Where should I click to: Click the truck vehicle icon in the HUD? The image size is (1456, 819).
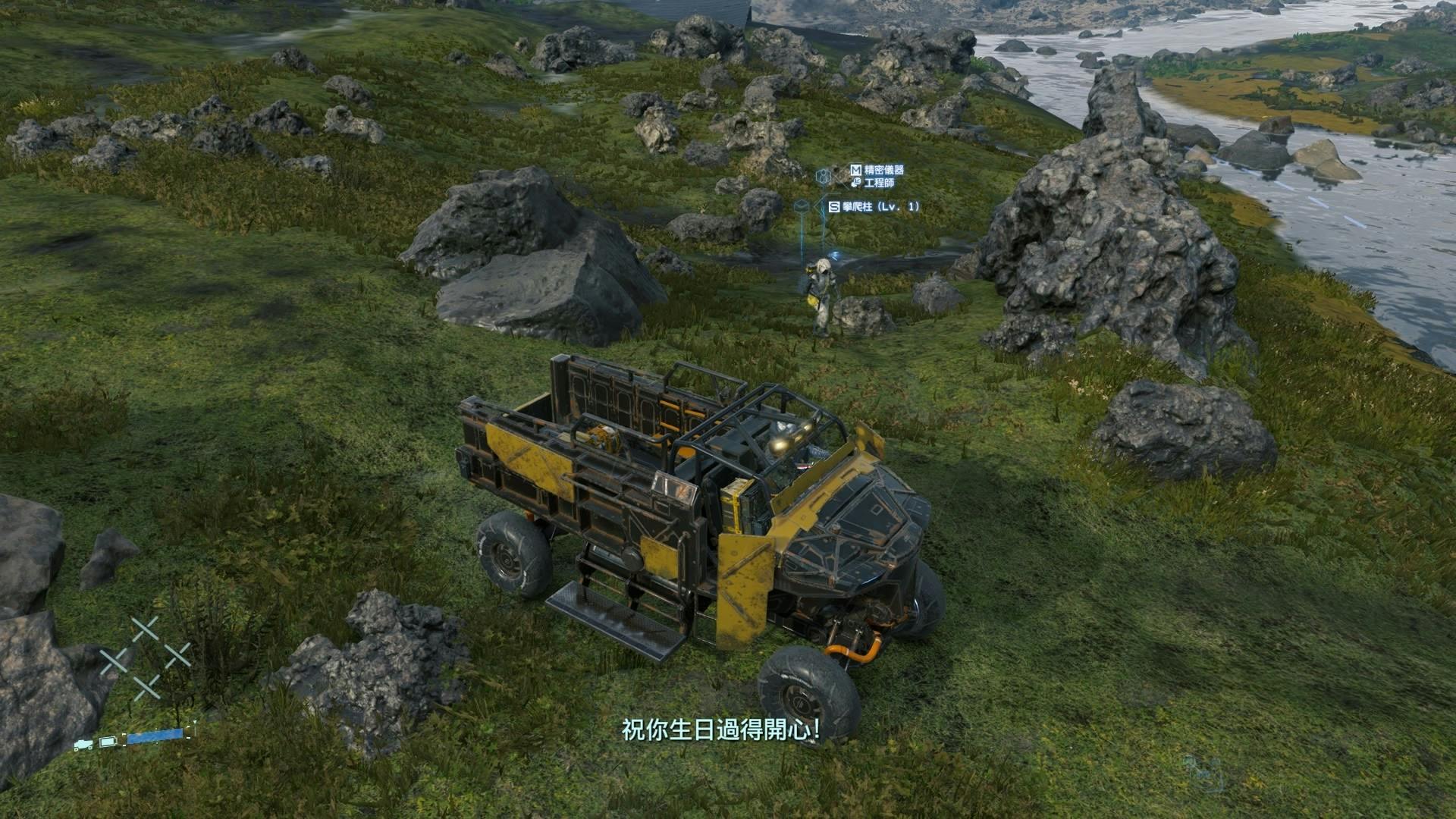[83, 744]
